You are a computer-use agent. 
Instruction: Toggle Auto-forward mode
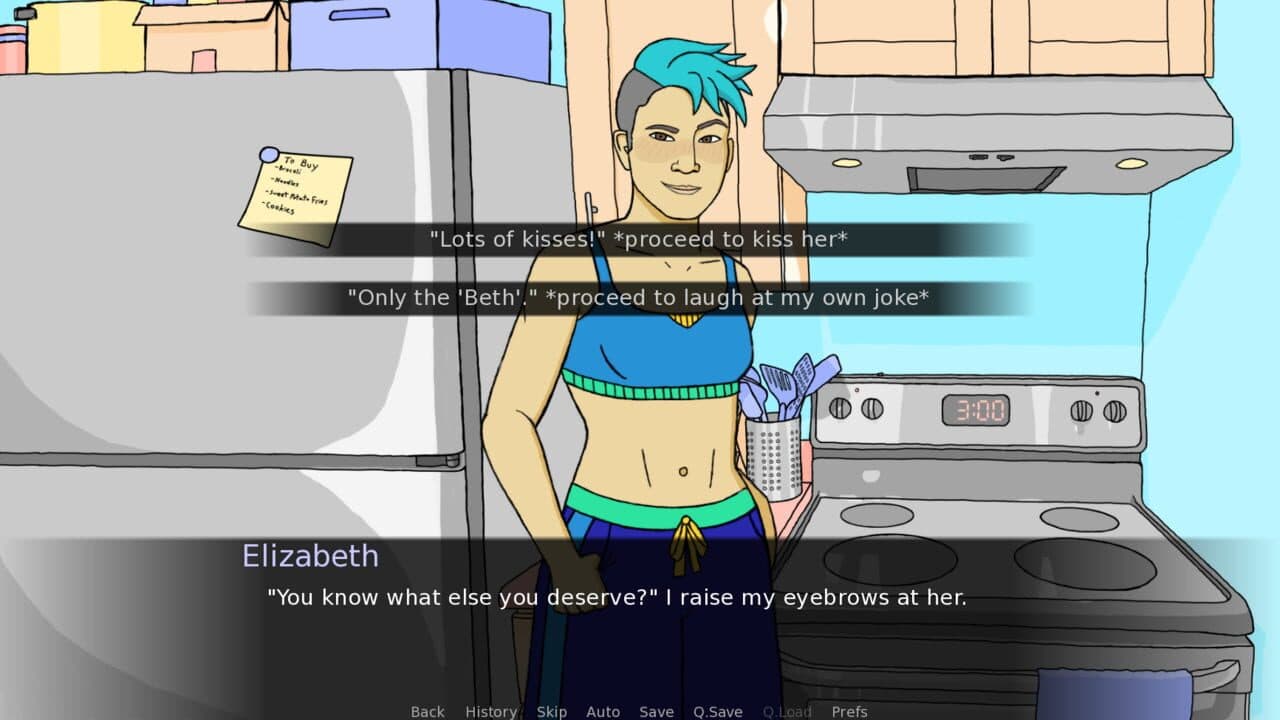coord(603,711)
